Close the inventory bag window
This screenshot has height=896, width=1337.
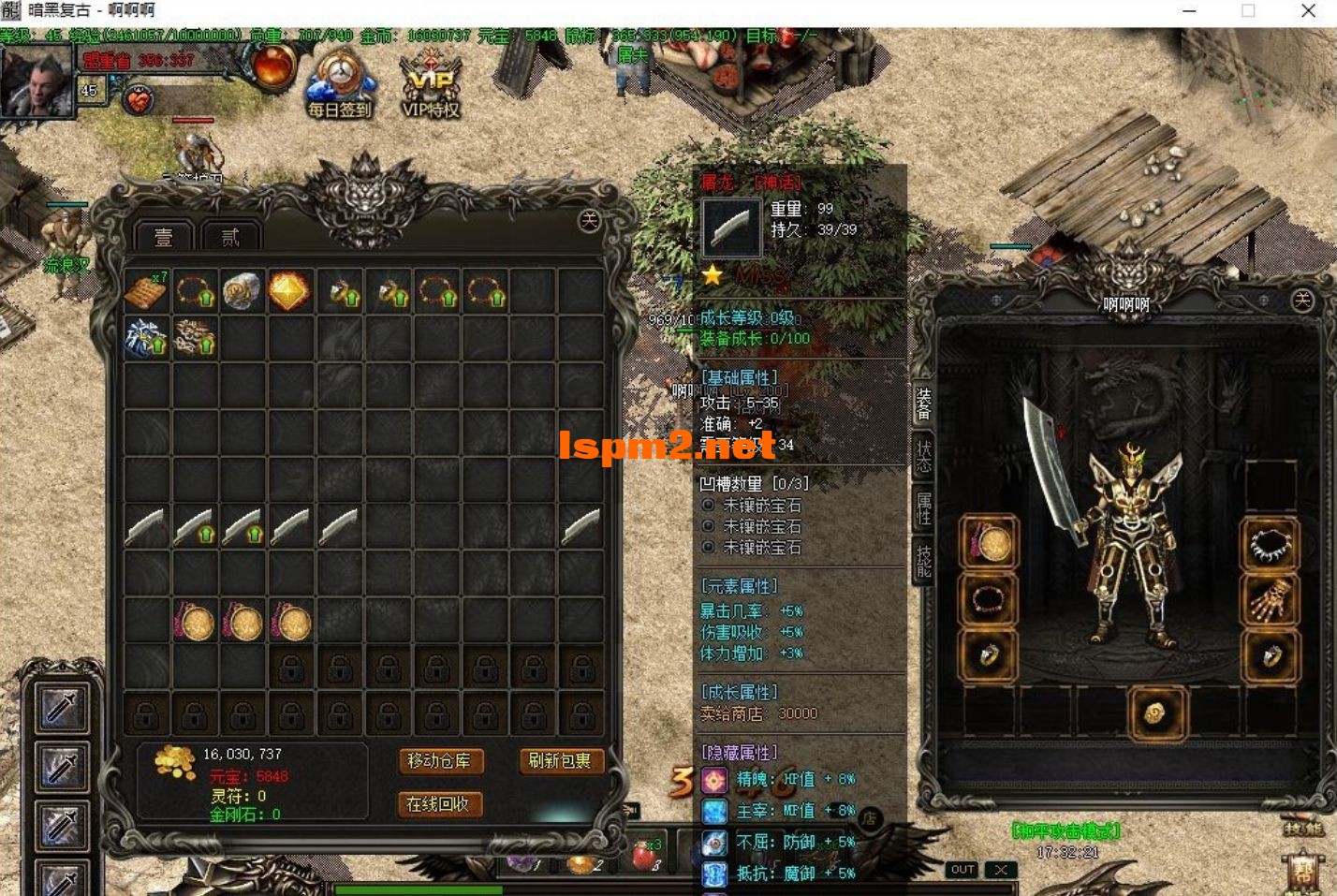[589, 220]
